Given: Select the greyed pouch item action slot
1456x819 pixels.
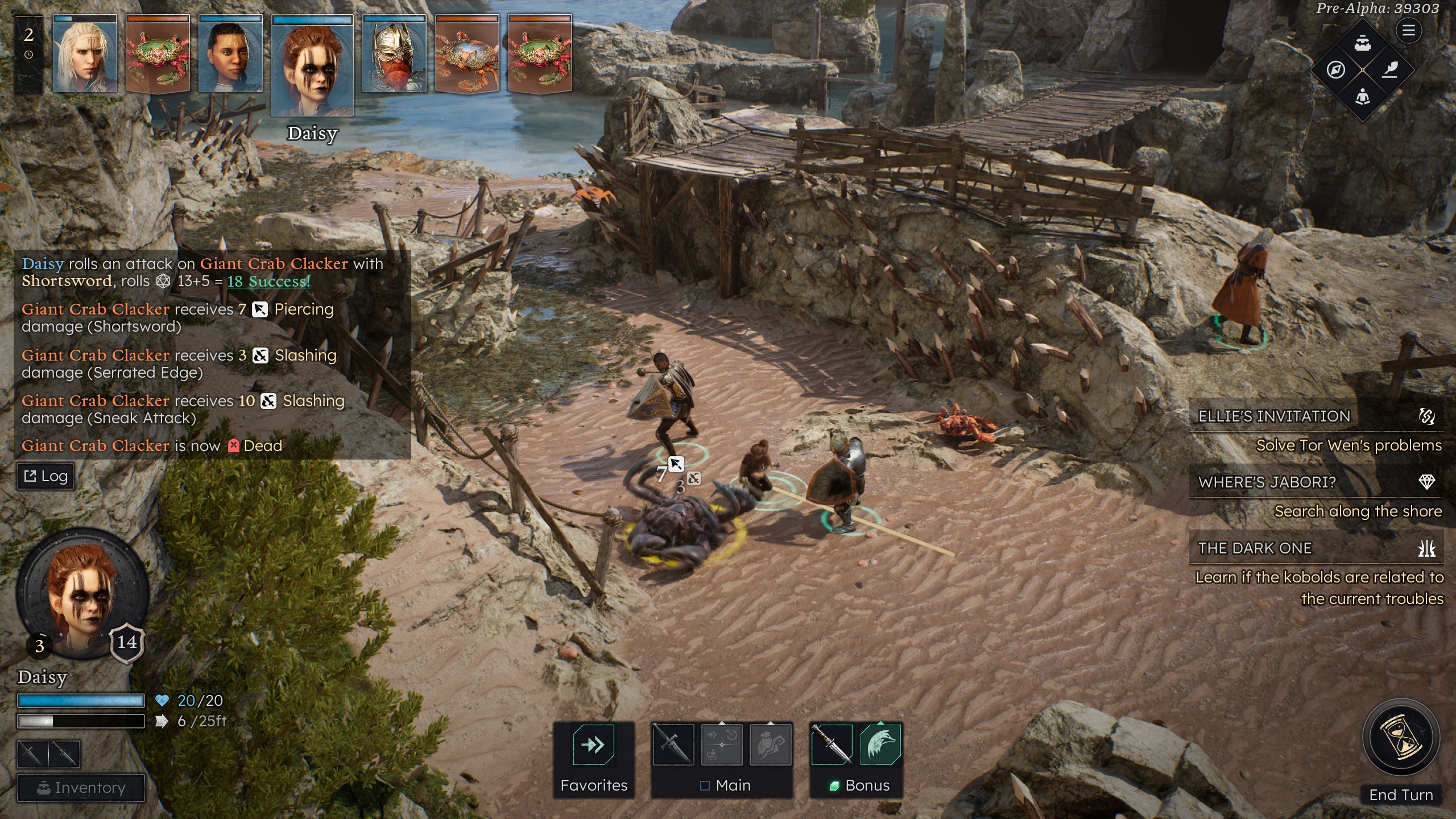Looking at the screenshot, I should (x=771, y=744).
